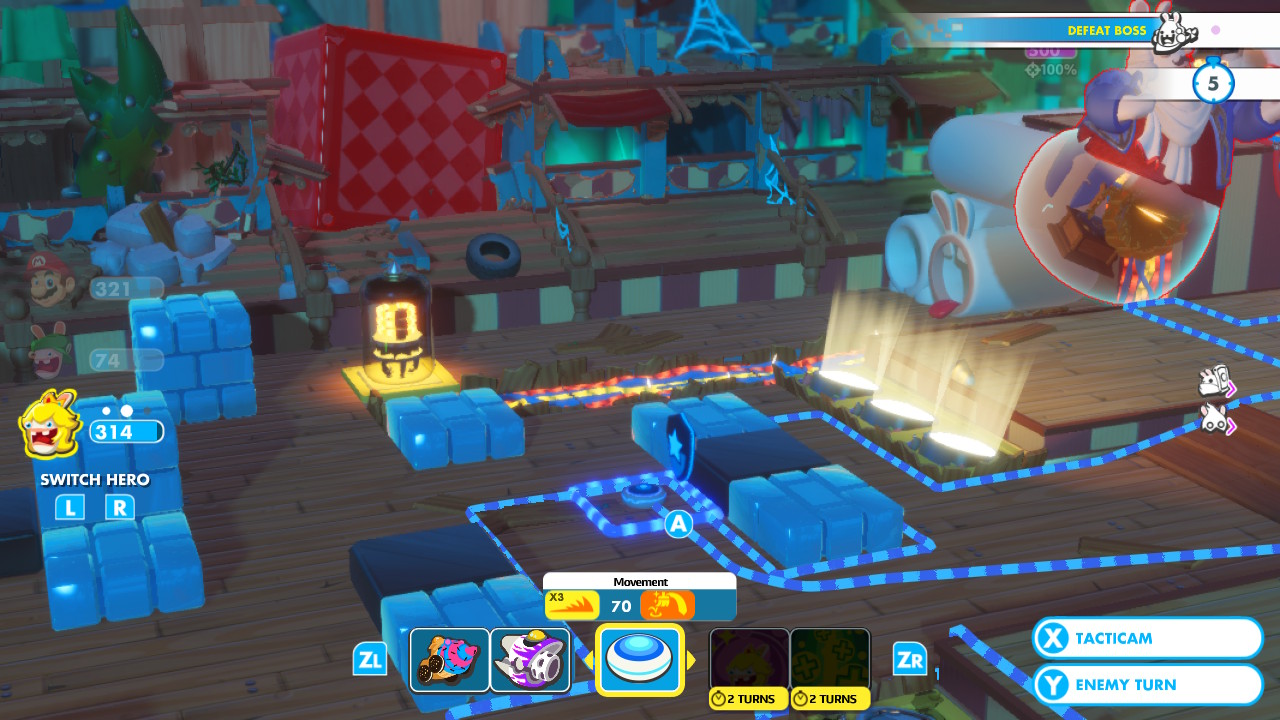Select the Sentry rocket weapon icon
The image size is (1280, 720).
pyautogui.click(x=530, y=658)
